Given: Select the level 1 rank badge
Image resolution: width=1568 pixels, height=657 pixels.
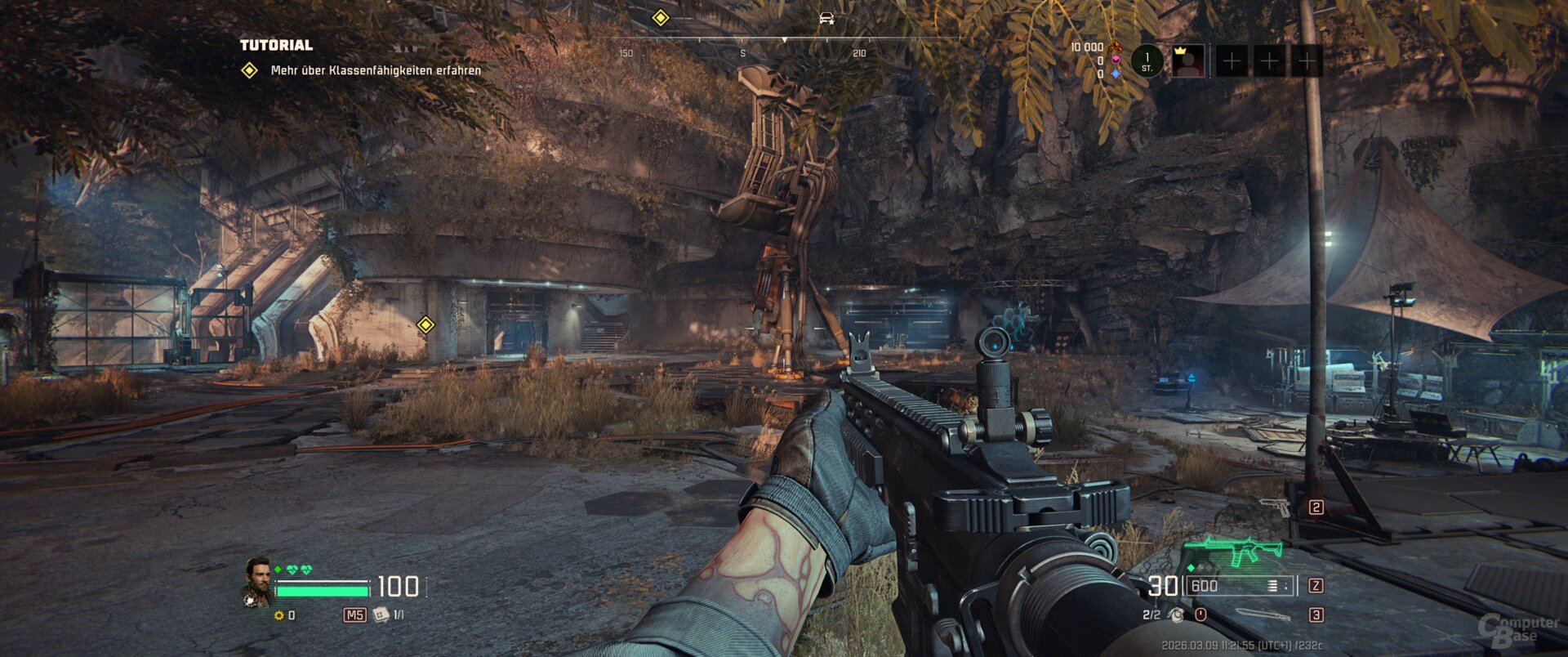Looking at the screenshot, I should click(x=1147, y=61).
